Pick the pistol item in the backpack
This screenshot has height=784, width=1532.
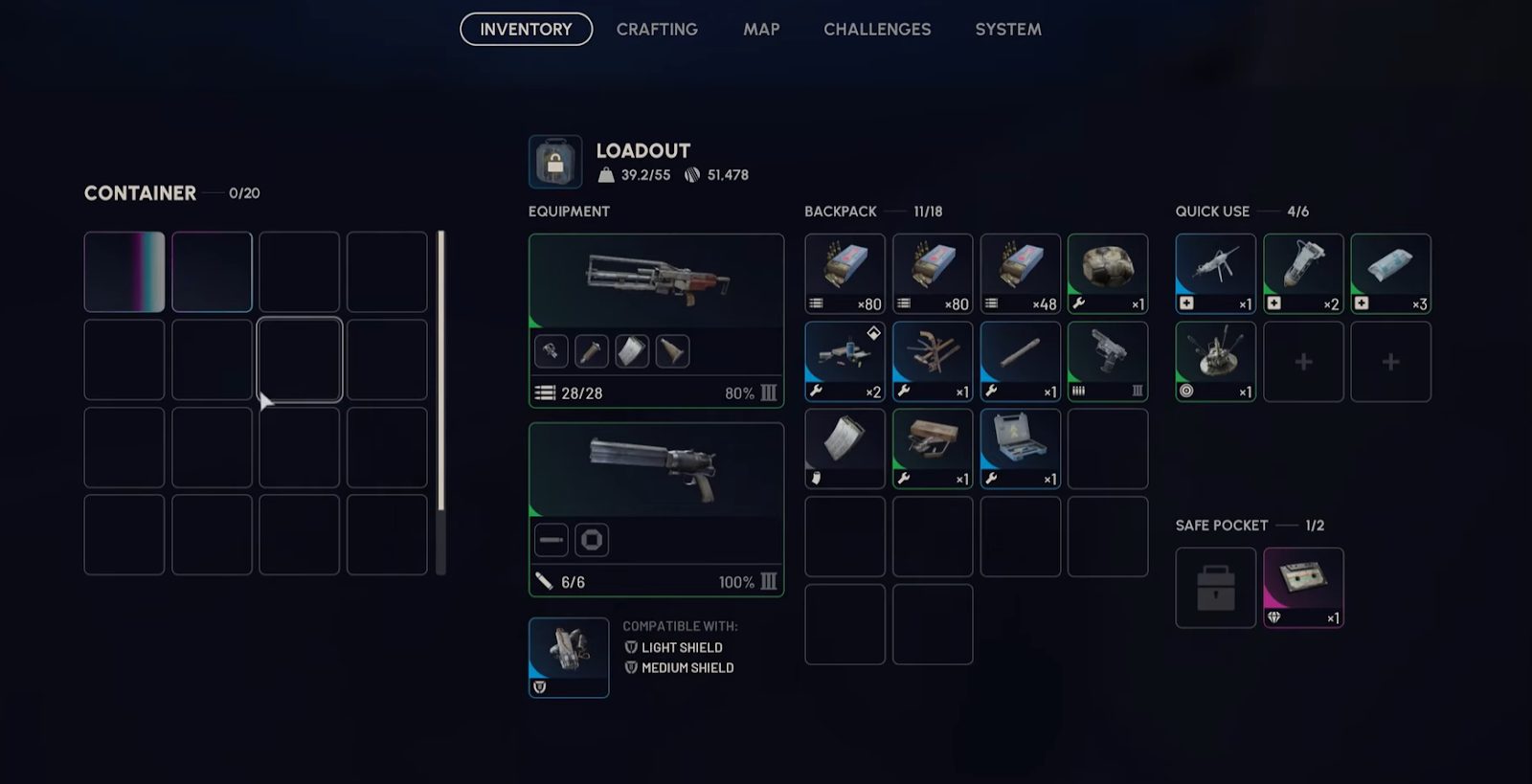pos(1108,361)
